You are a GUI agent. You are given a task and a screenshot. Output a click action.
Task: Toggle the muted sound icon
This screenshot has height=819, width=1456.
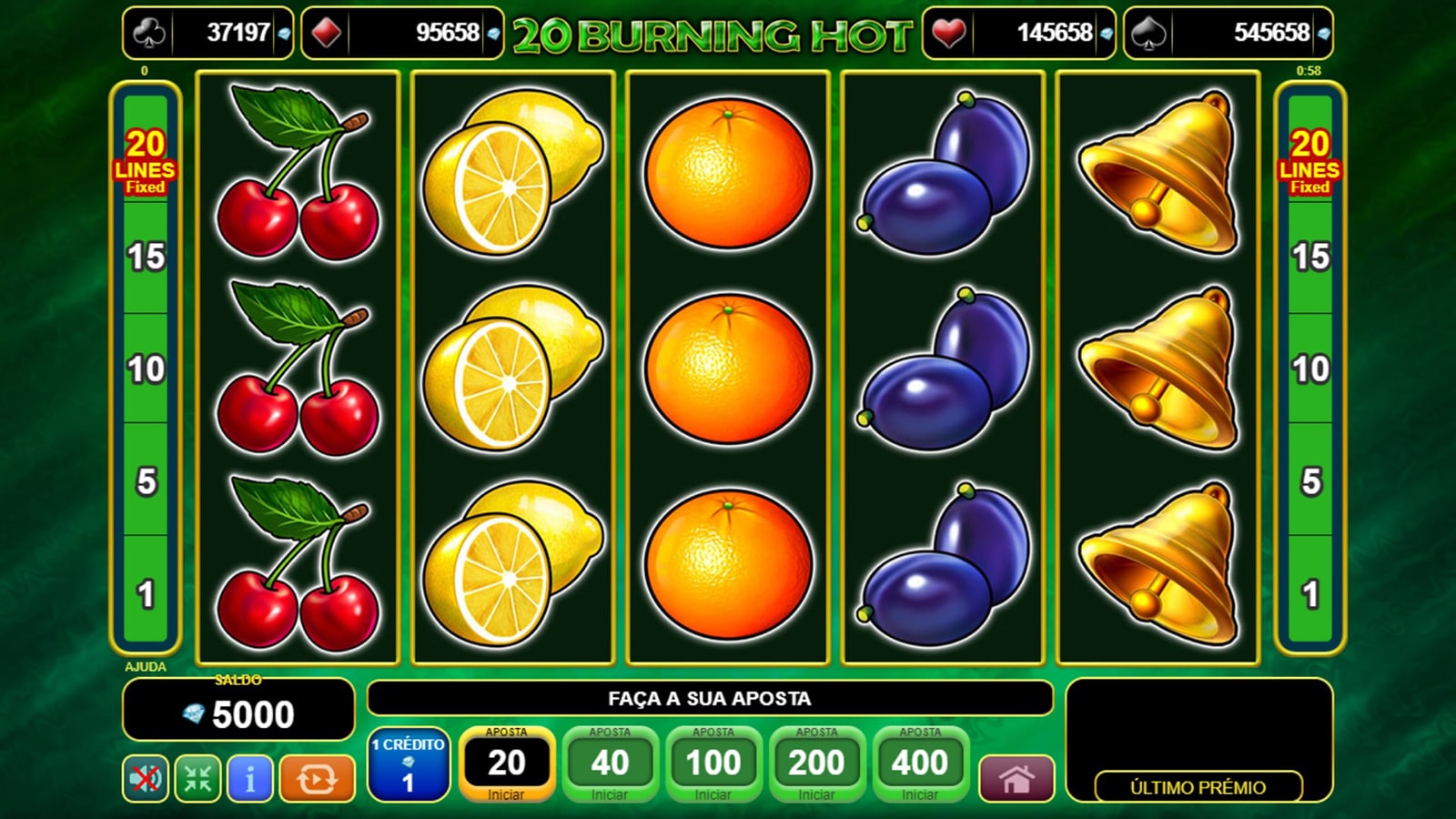tap(146, 778)
